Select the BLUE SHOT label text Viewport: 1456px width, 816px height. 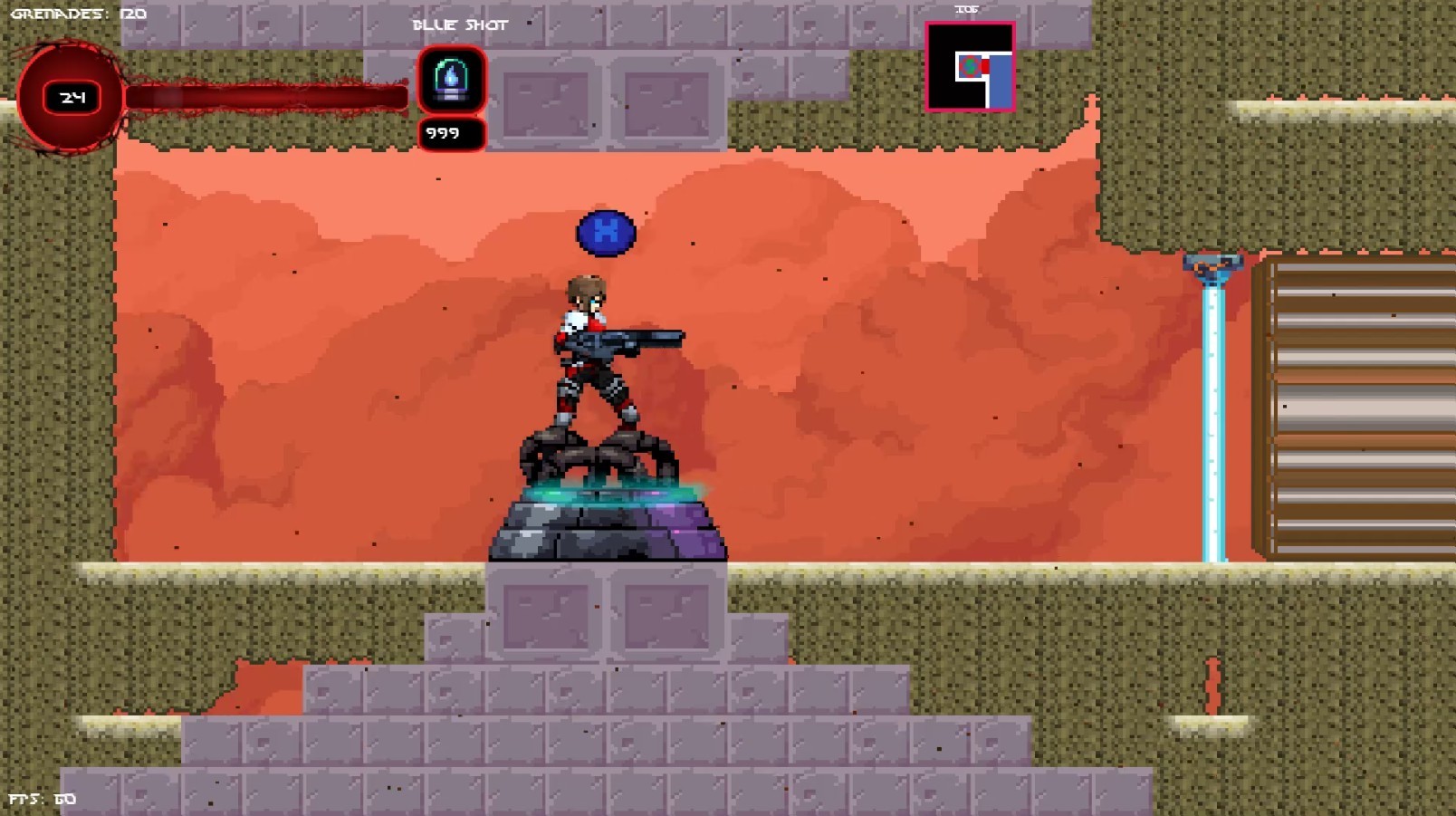tap(460, 25)
